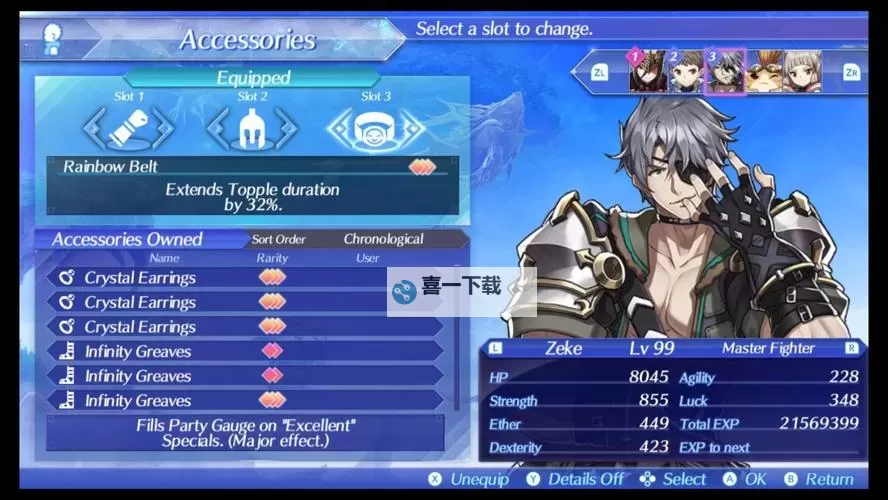
Task: Switch to party member 1's portrait
Action: click(x=647, y=72)
